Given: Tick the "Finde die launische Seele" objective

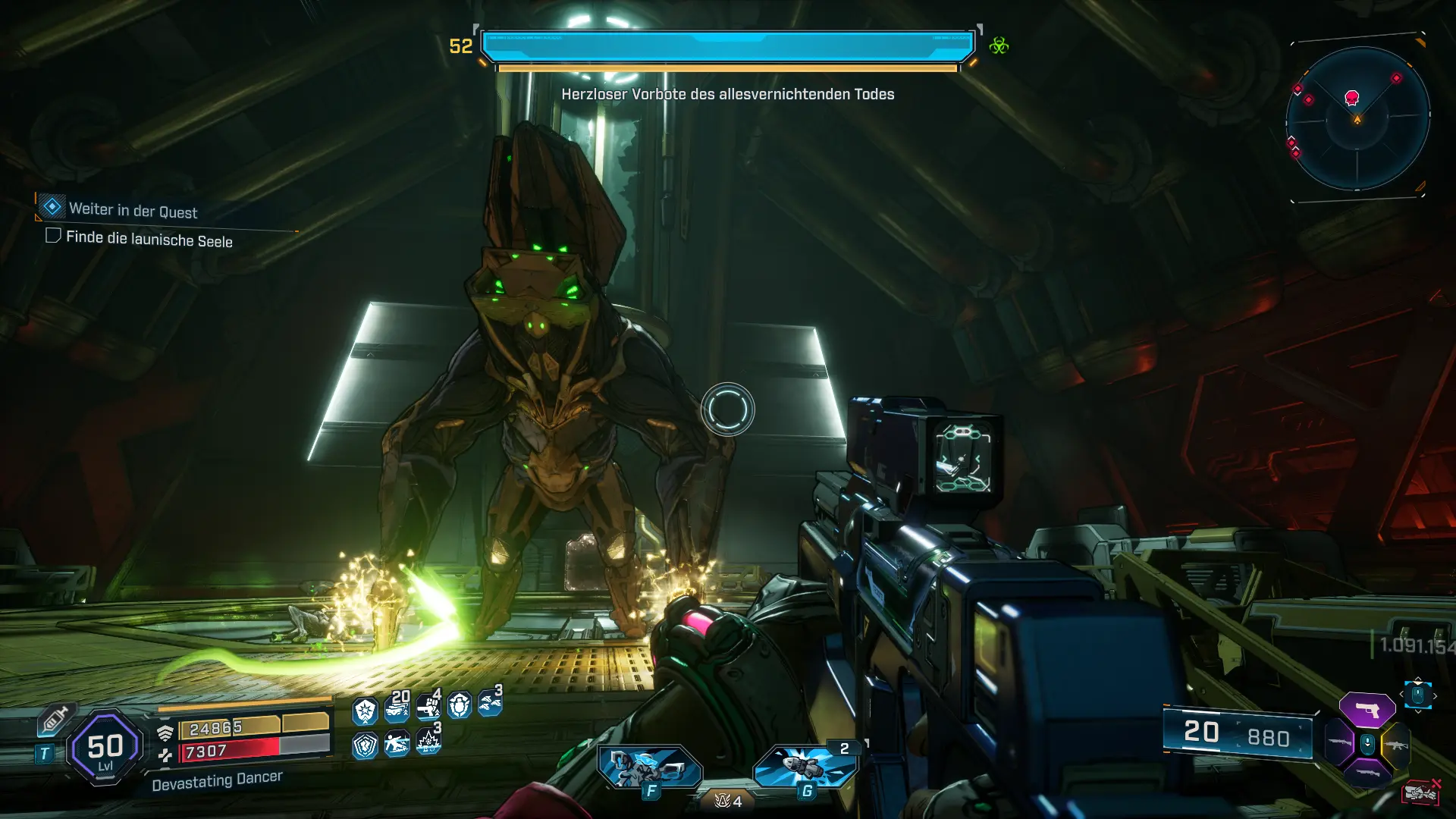Looking at the screenshot, I should pos(53,236).
